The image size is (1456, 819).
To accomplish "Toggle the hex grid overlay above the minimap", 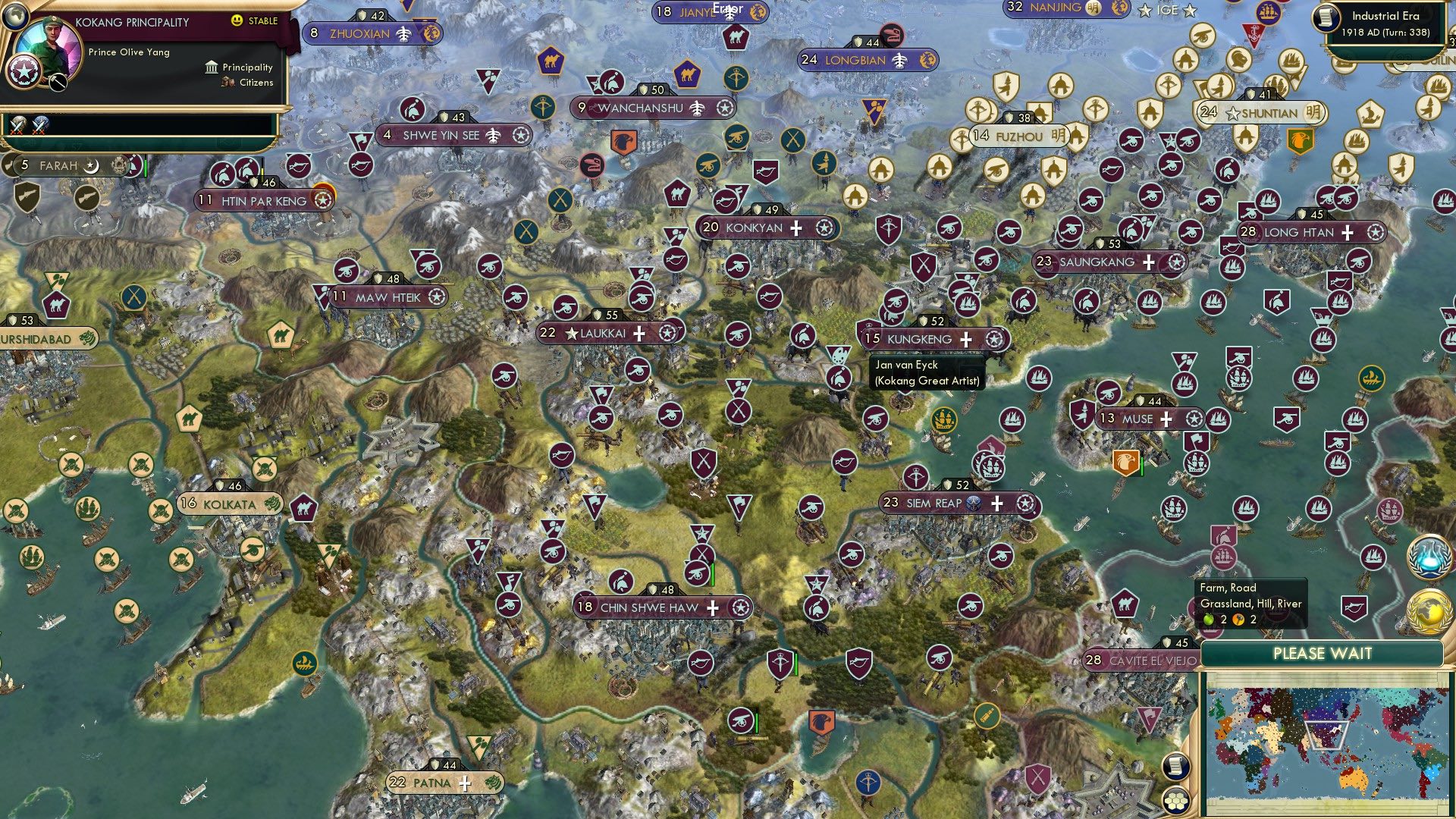I will click(1176, 801).
